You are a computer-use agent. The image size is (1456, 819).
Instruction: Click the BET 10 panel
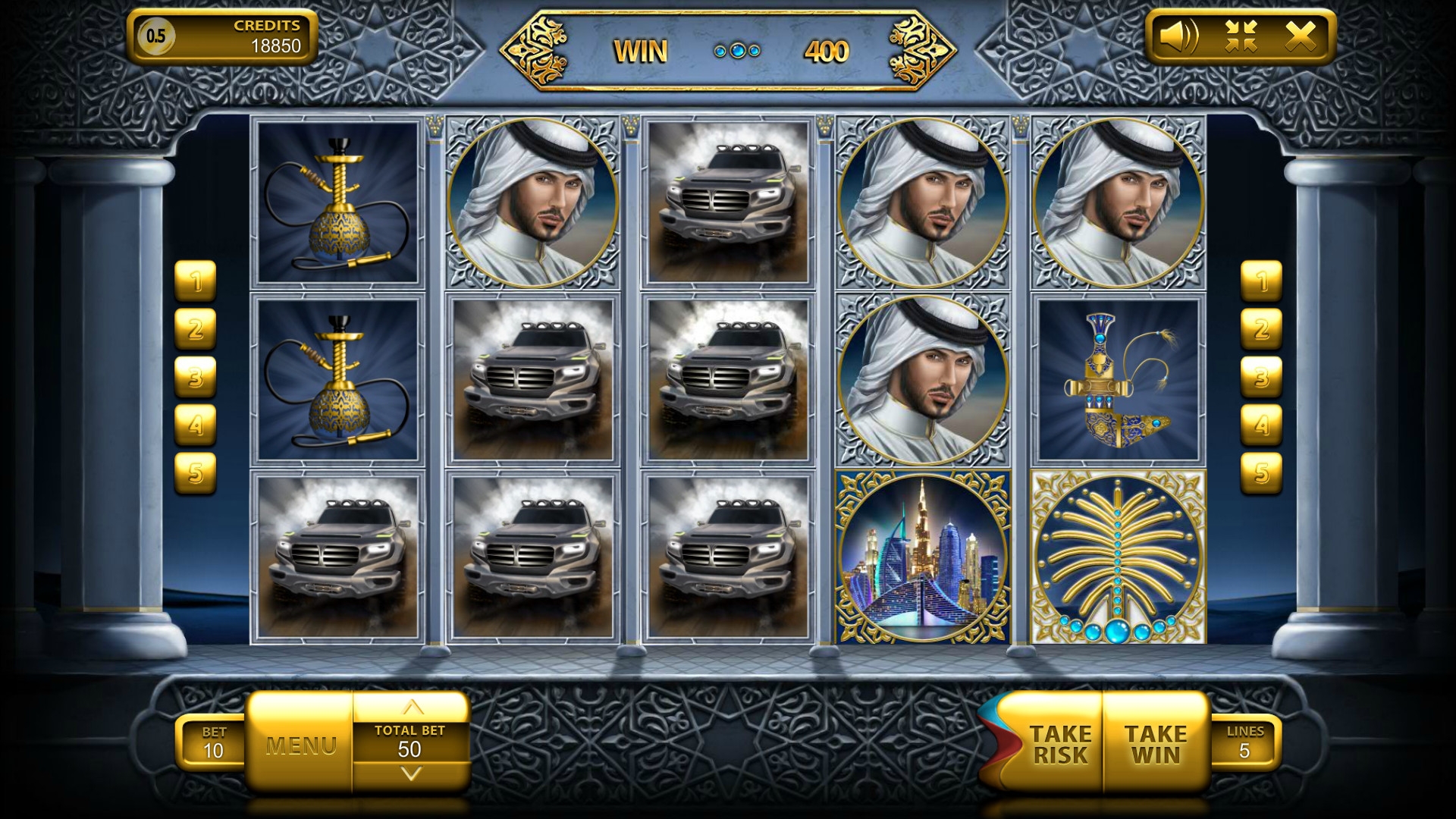pyautogui.click(x=213, y=742)
